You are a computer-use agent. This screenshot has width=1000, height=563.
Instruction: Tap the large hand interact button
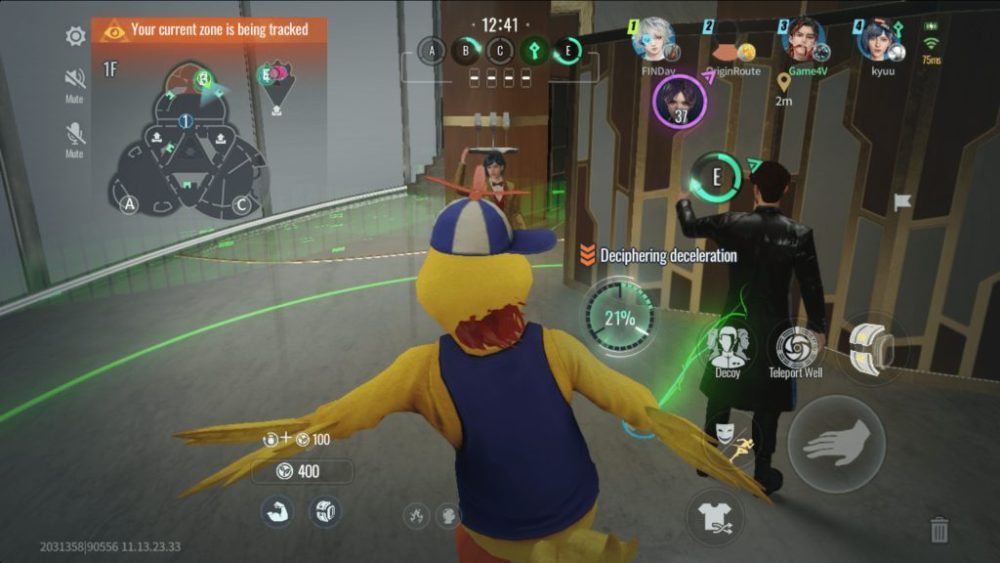835,443
